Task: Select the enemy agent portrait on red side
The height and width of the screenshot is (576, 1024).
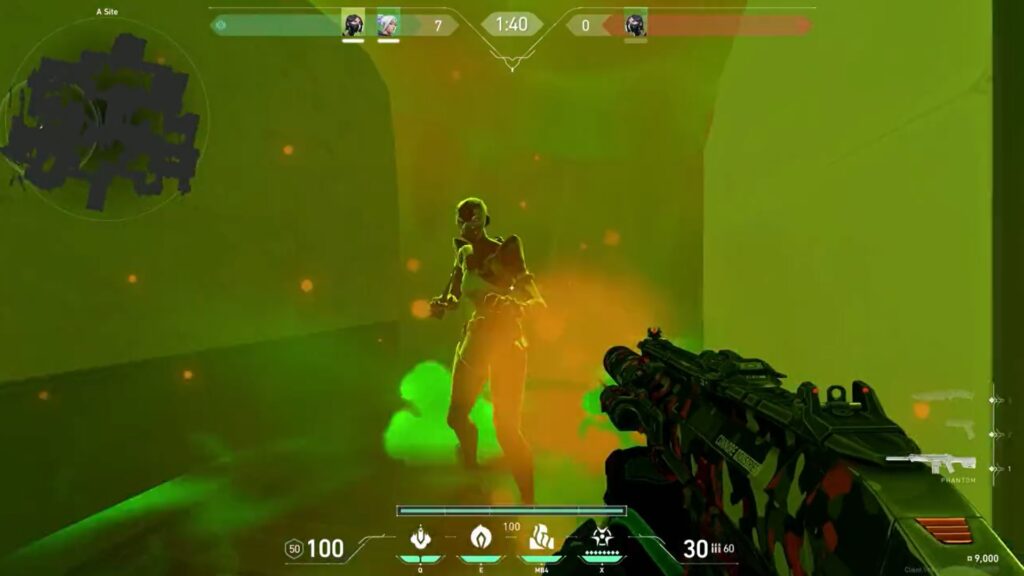Action: coord(635,24)
